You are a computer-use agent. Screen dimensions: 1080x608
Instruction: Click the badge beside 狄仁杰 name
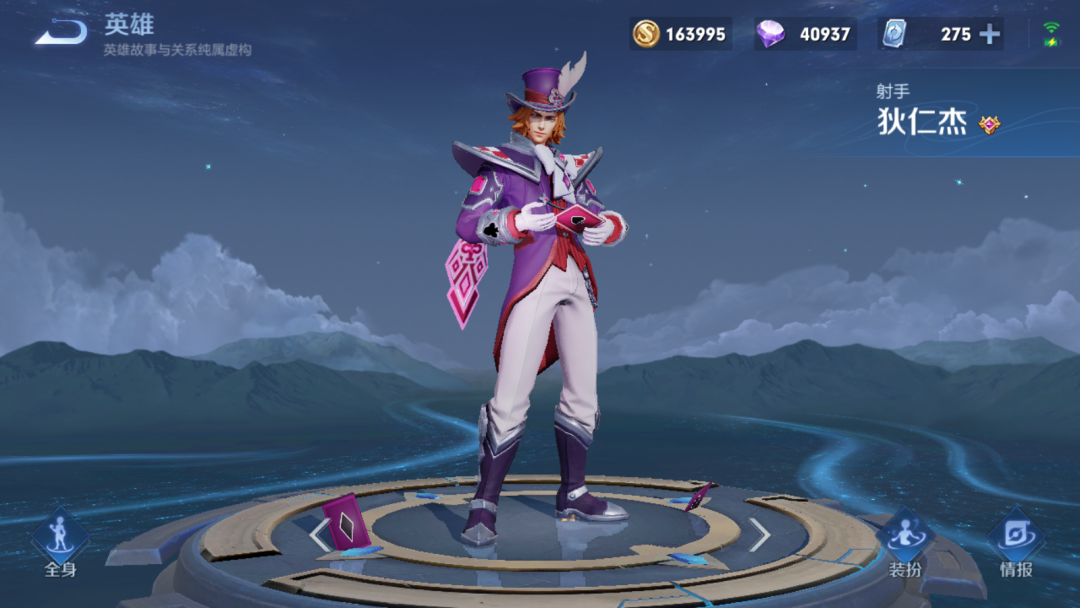[x=989, y=124]
